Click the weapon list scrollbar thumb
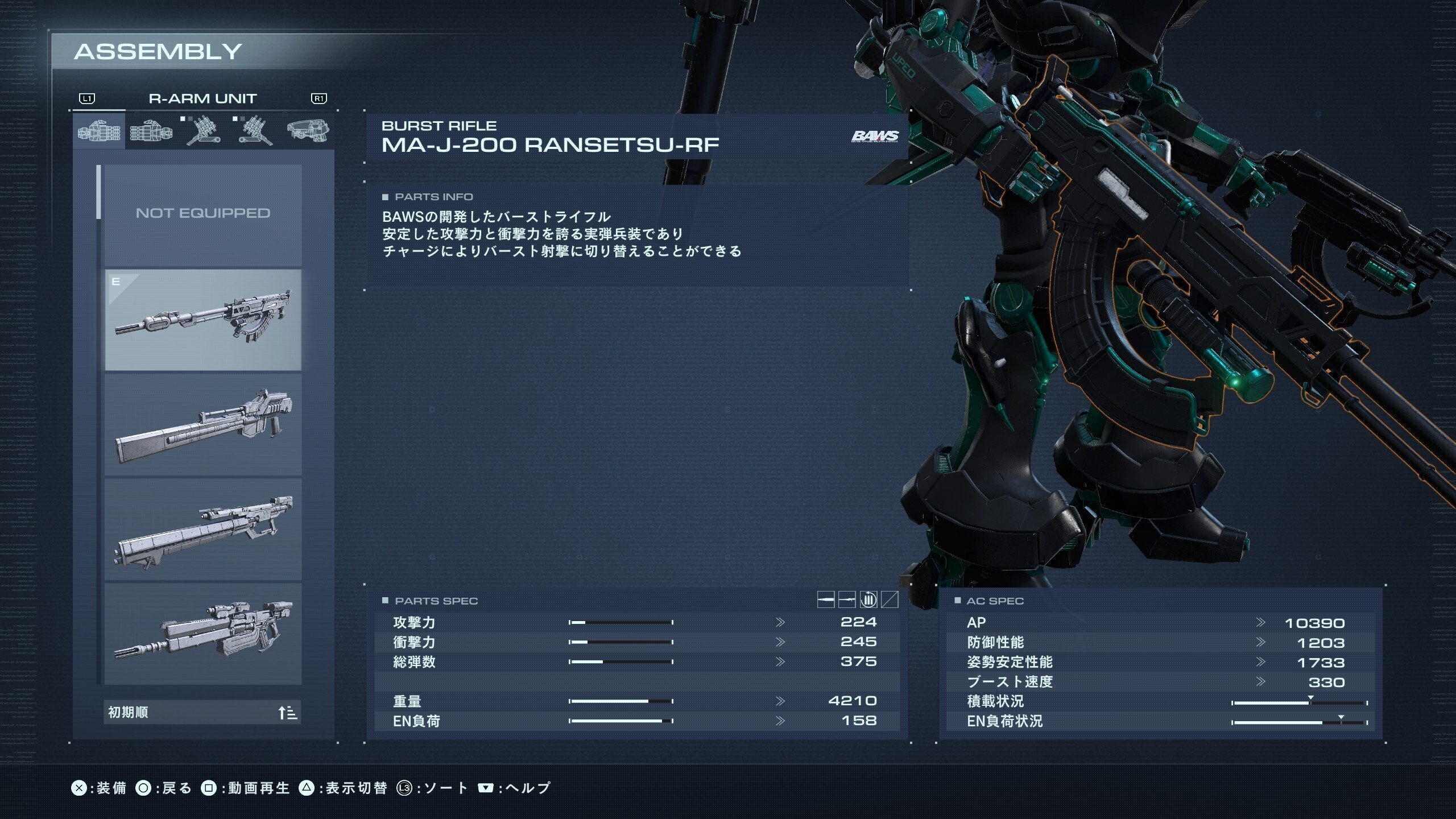The width and height of the screenshot is (1456, 819). 99,192
